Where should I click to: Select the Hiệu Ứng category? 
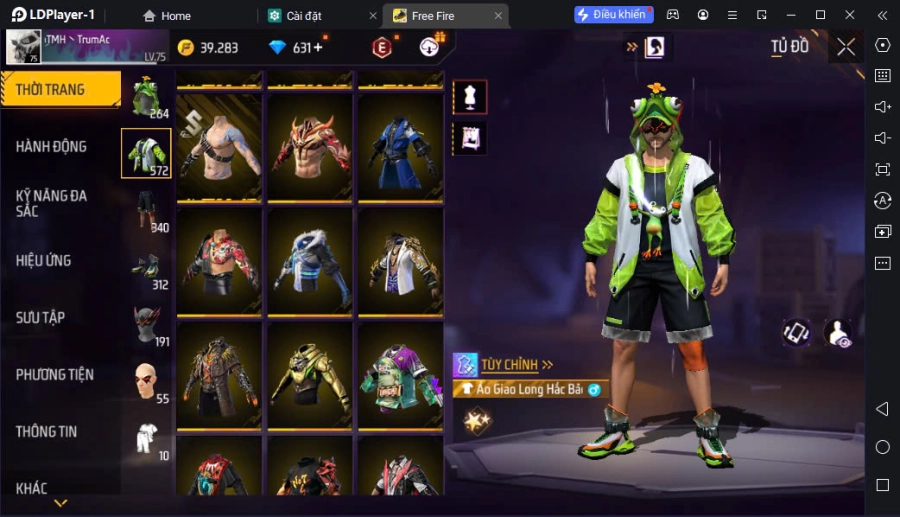click(44, 260)
